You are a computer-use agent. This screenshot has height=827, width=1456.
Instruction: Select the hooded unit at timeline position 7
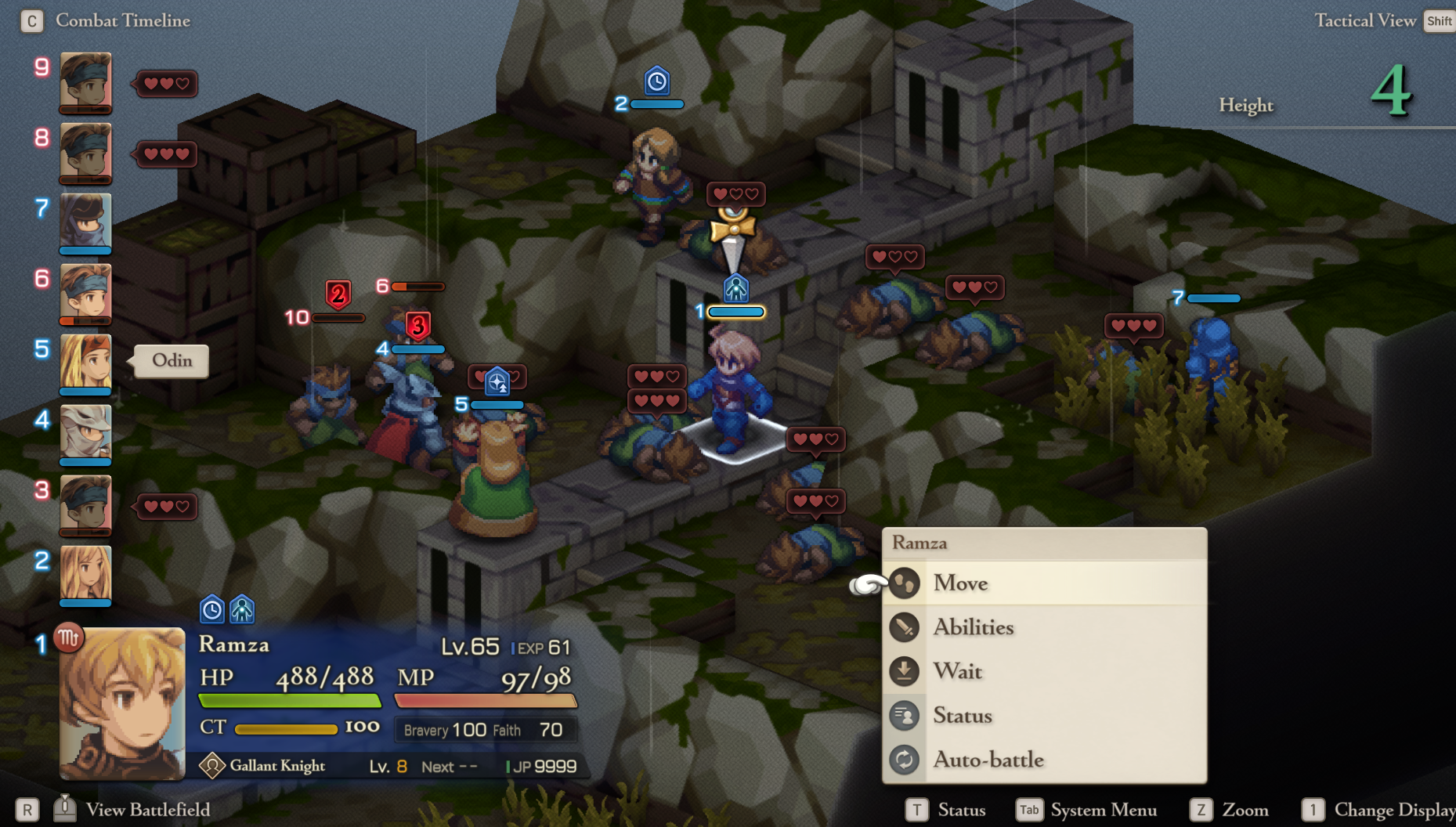[86, 222]
